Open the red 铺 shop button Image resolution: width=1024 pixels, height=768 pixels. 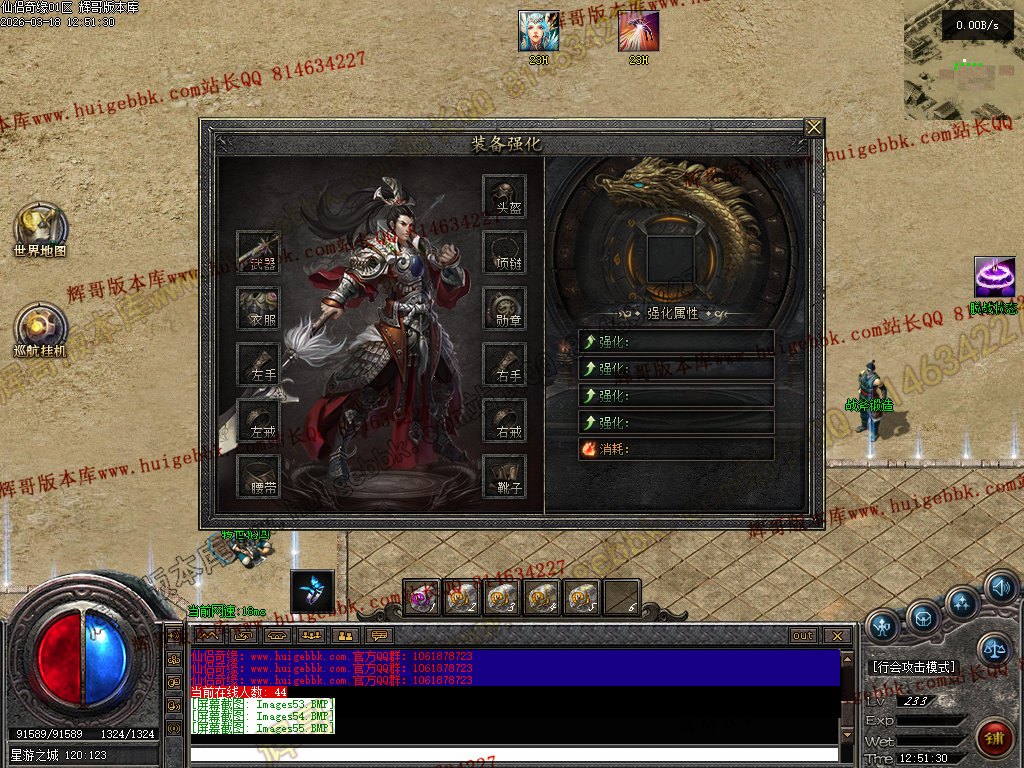[x=994, y=738]
